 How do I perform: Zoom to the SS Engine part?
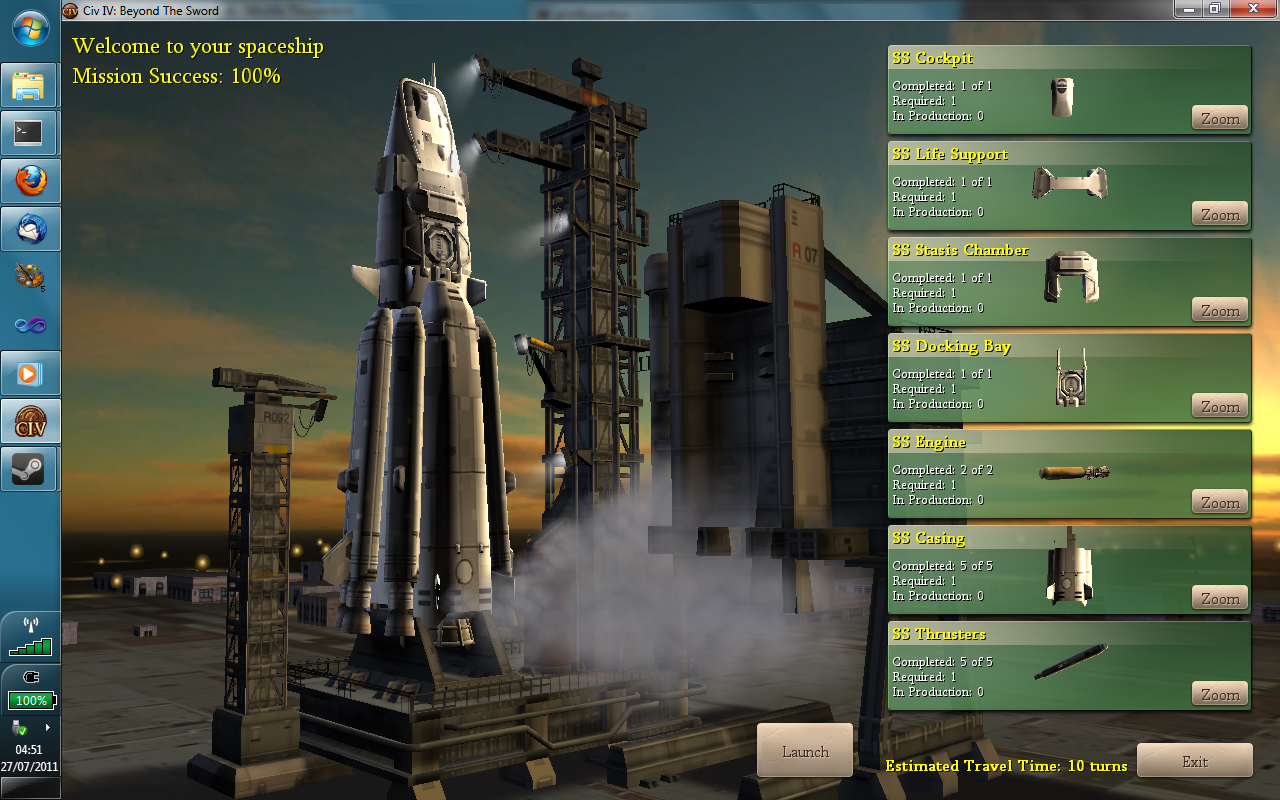click(1220, 502)
